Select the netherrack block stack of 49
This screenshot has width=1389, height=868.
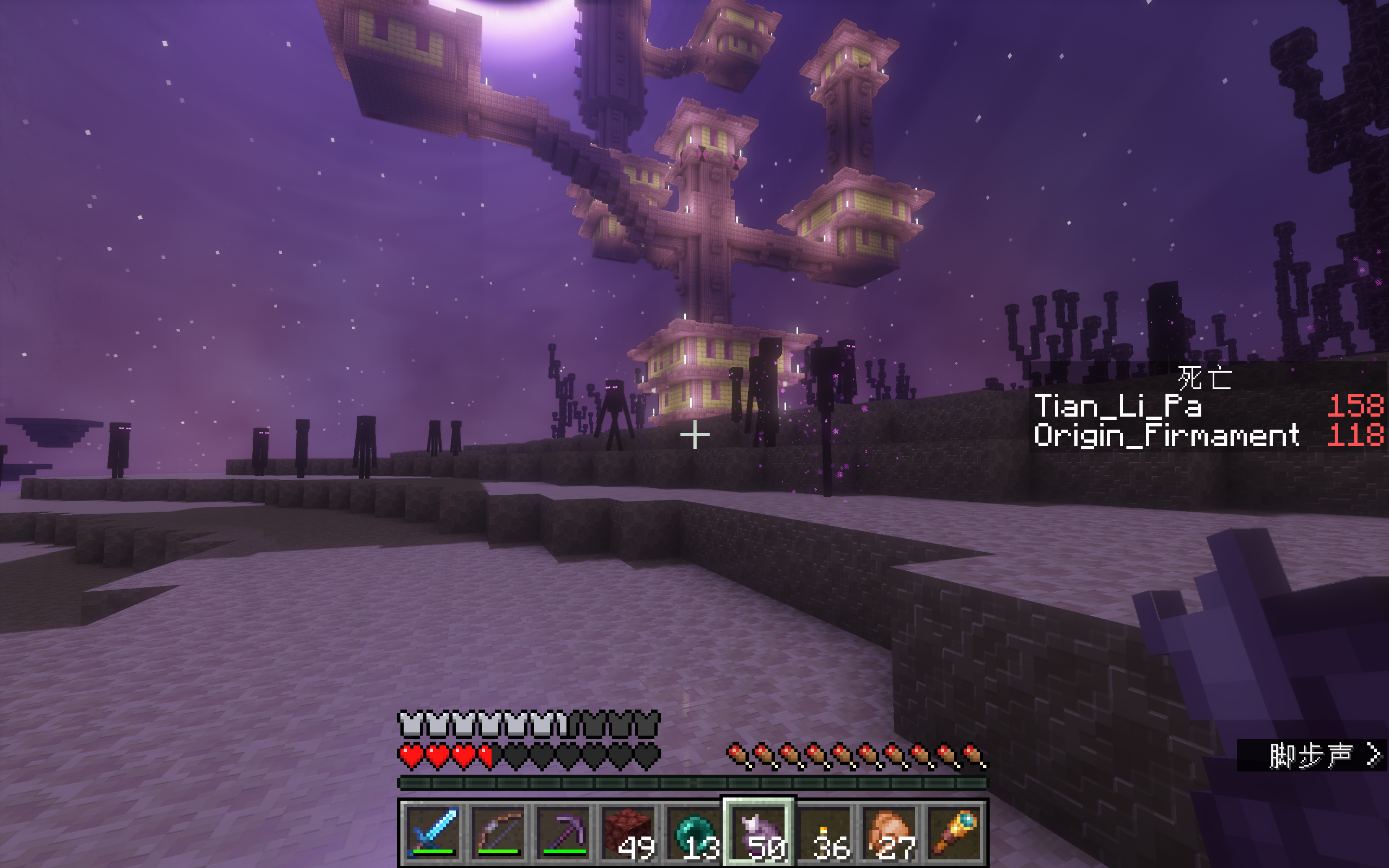point(629,832)
